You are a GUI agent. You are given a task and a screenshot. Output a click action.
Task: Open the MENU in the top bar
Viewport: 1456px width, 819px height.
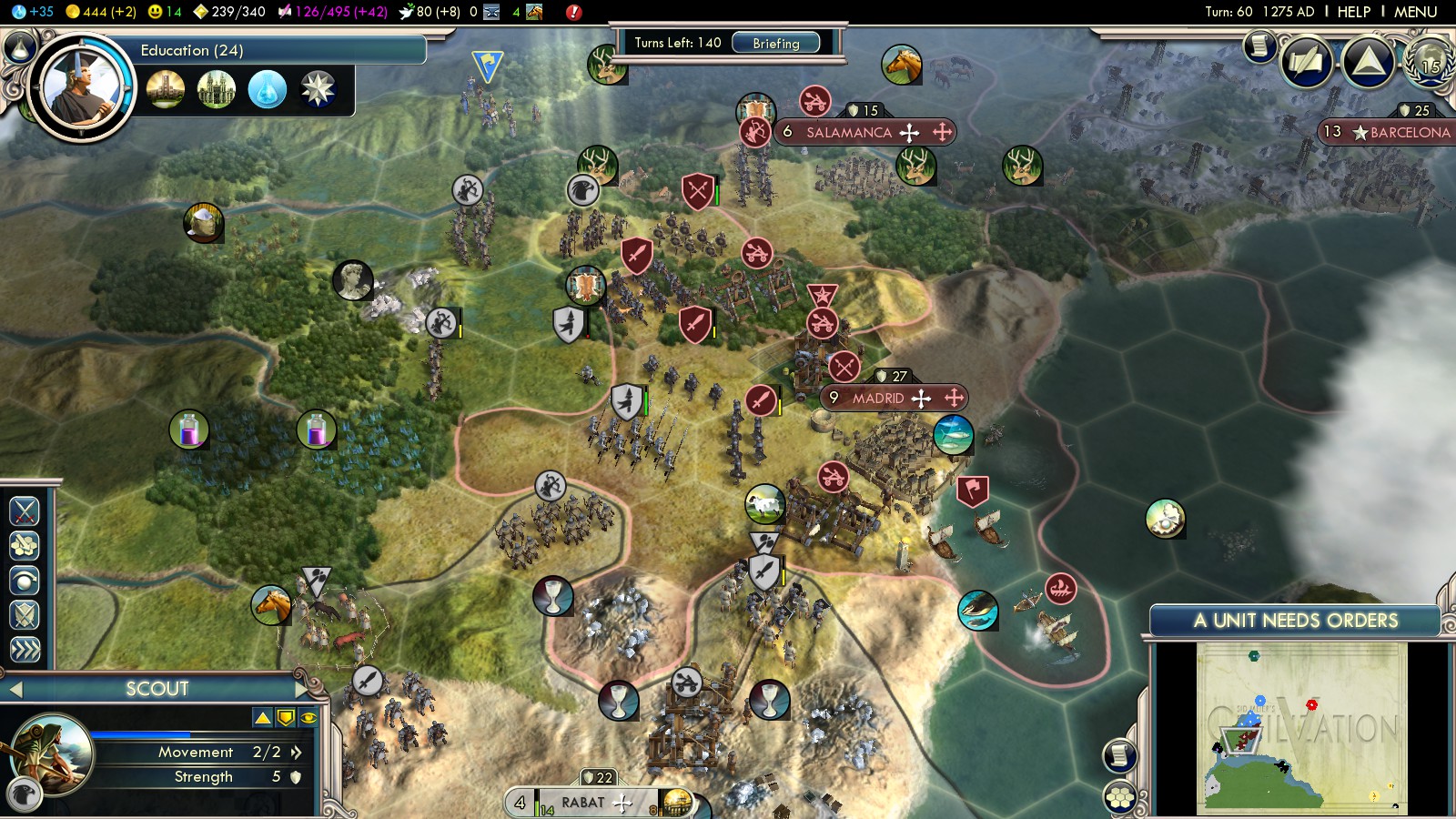point(1415,12)
